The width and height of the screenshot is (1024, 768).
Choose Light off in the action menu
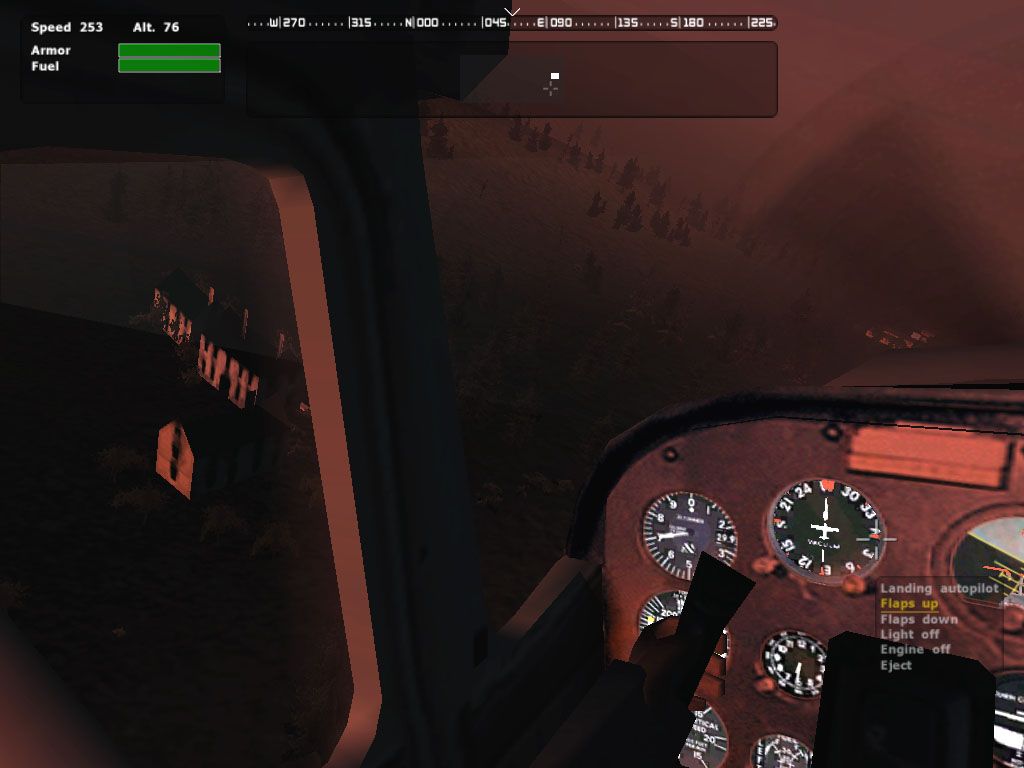(x=909, y=634)
